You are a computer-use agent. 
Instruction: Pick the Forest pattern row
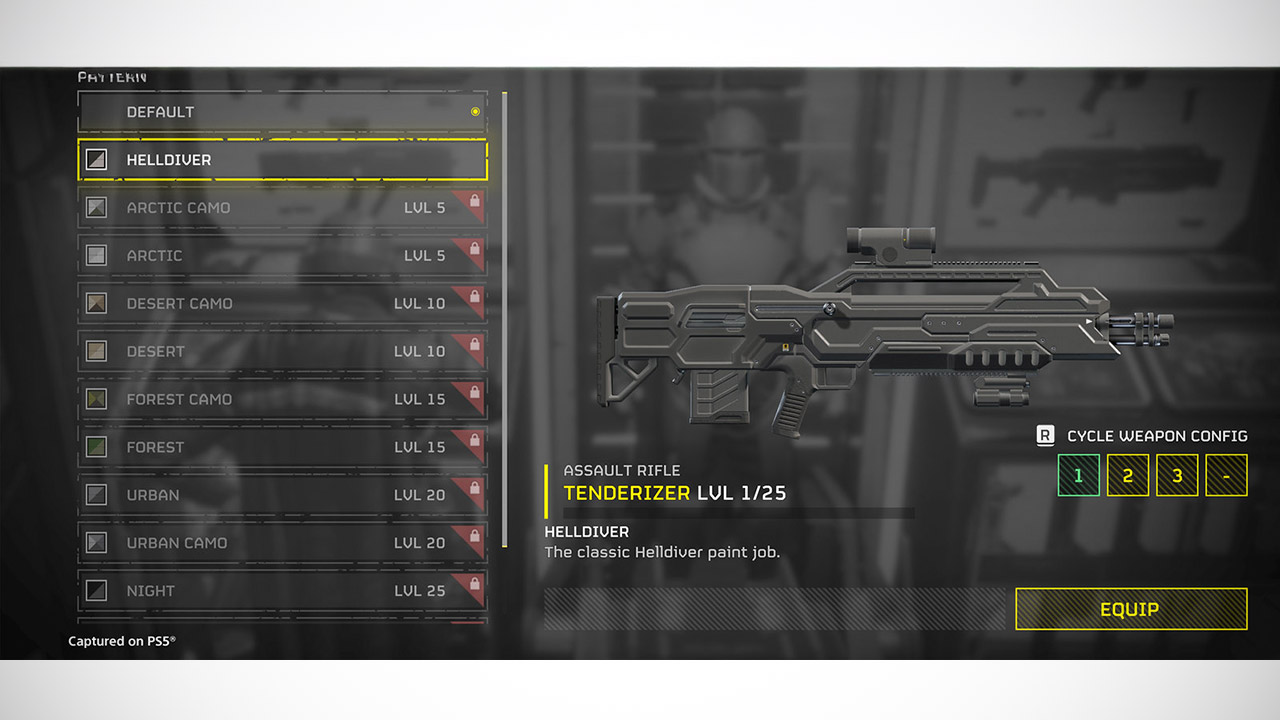click(282, 447)
